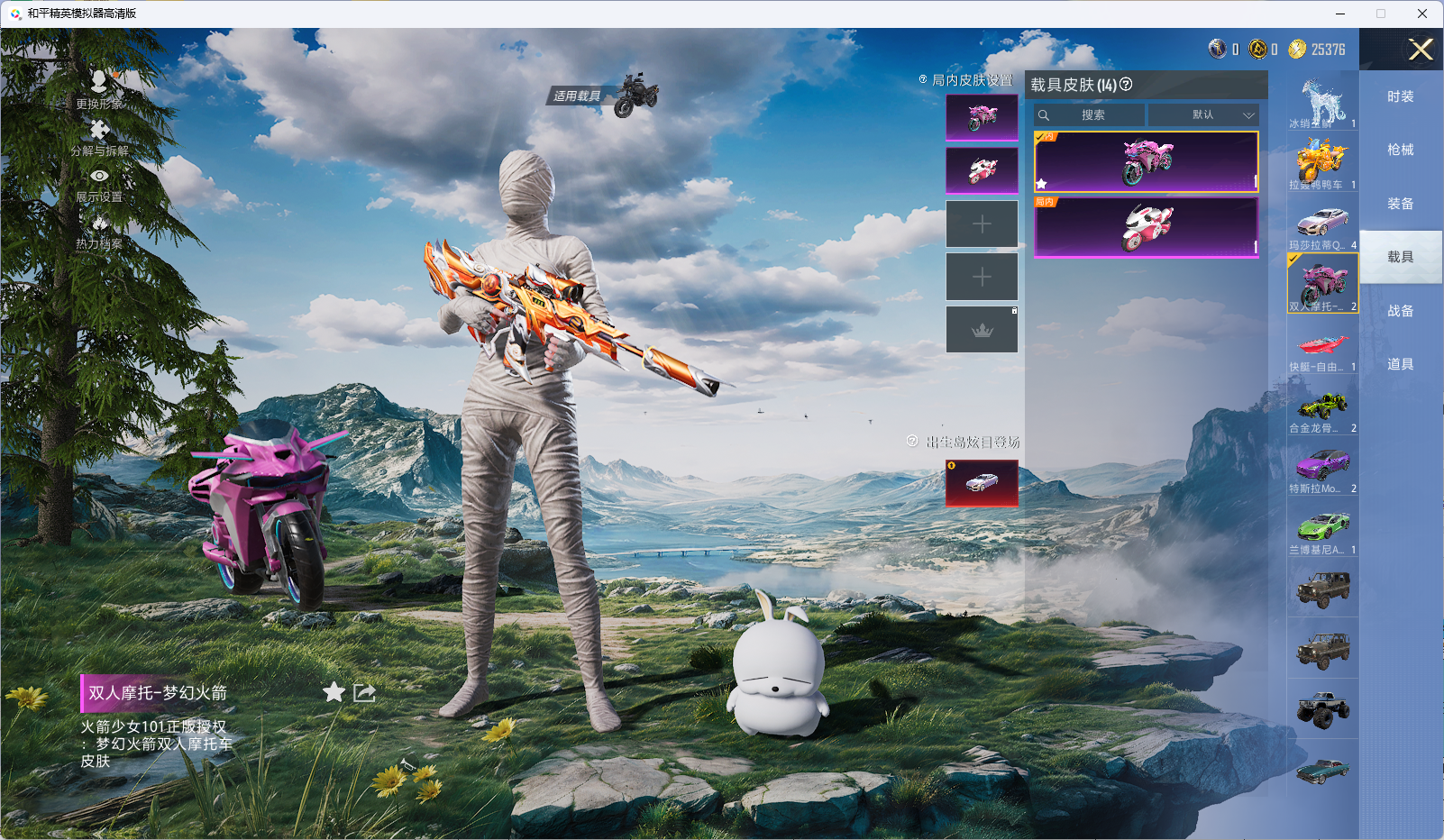
Task: Select the 玛莎拉蒂 car category
Action: click(1322, 224)
